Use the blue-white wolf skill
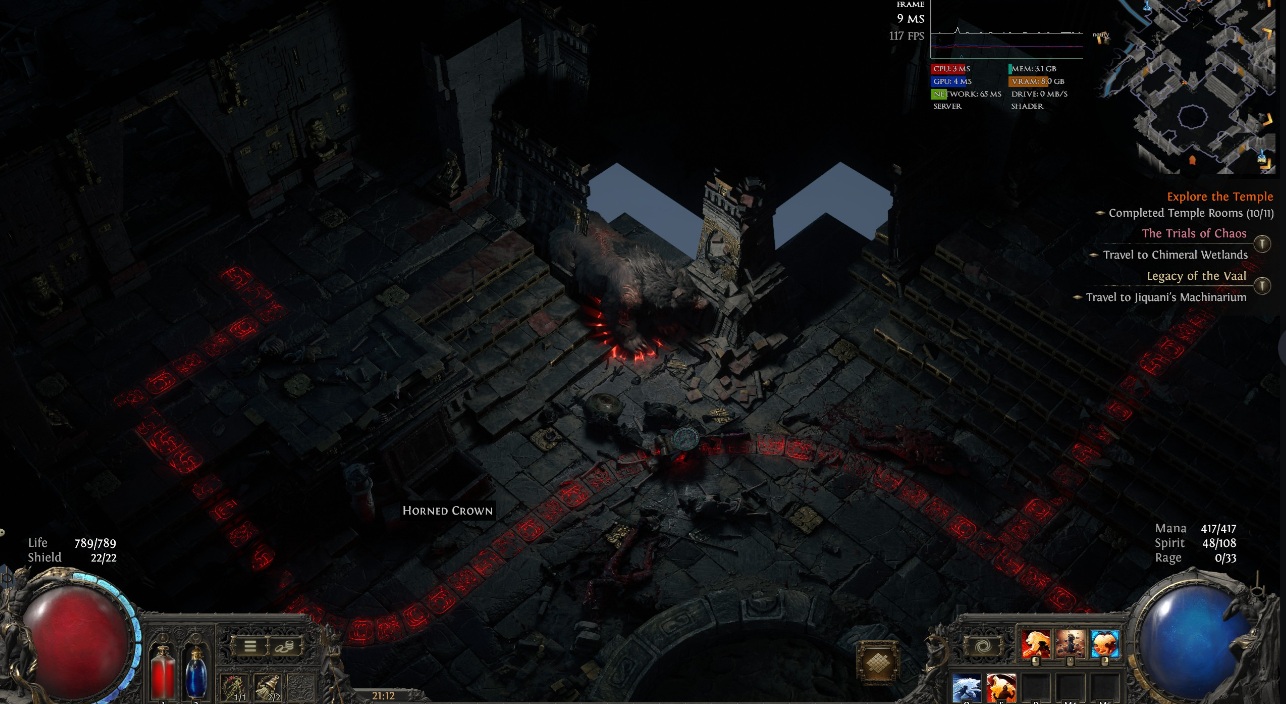 click(967, 688)
